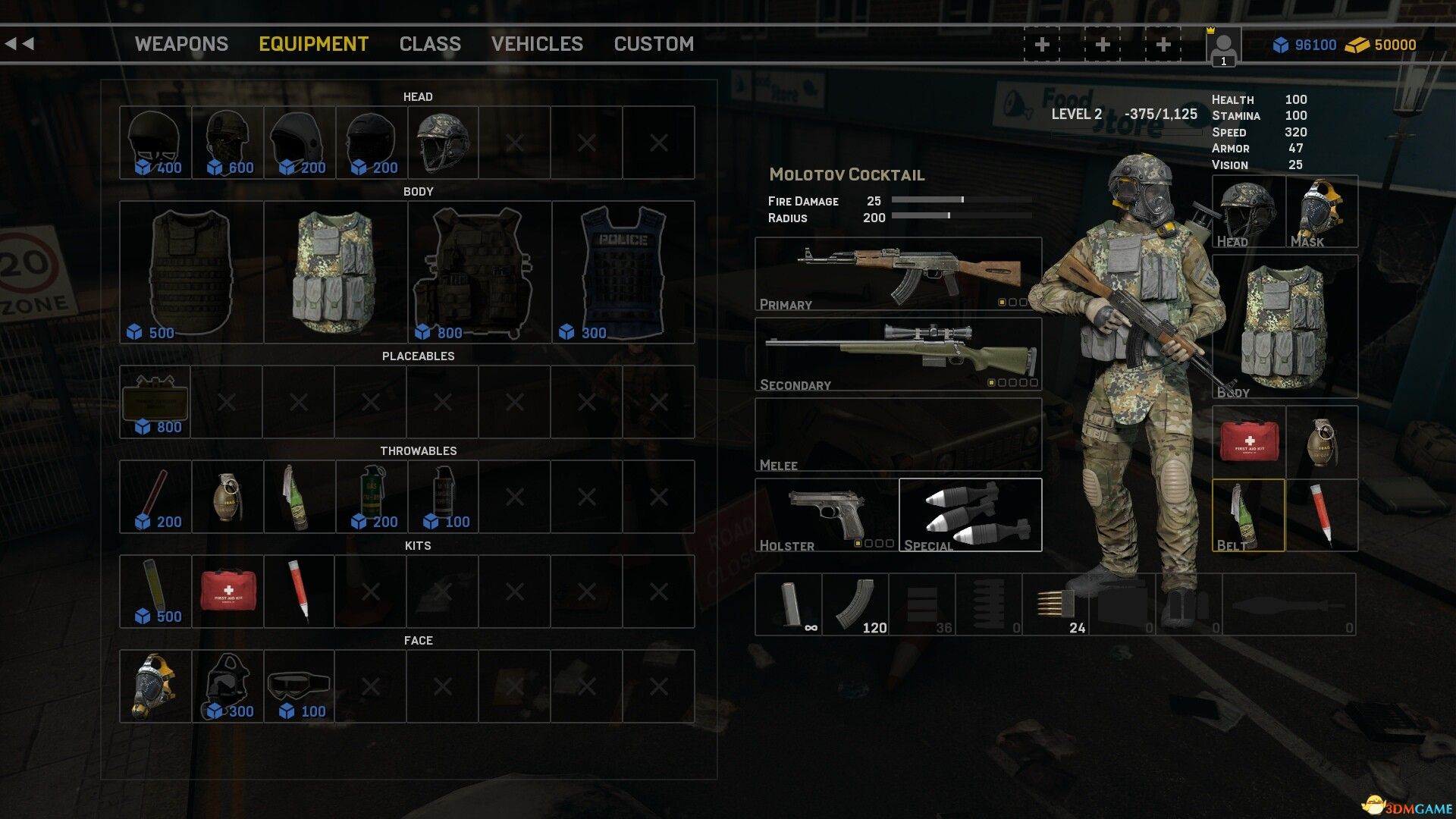Viewport: 1456px width, 819px height.
Task: Click the empty Melee slot
Action: point(898,435)
